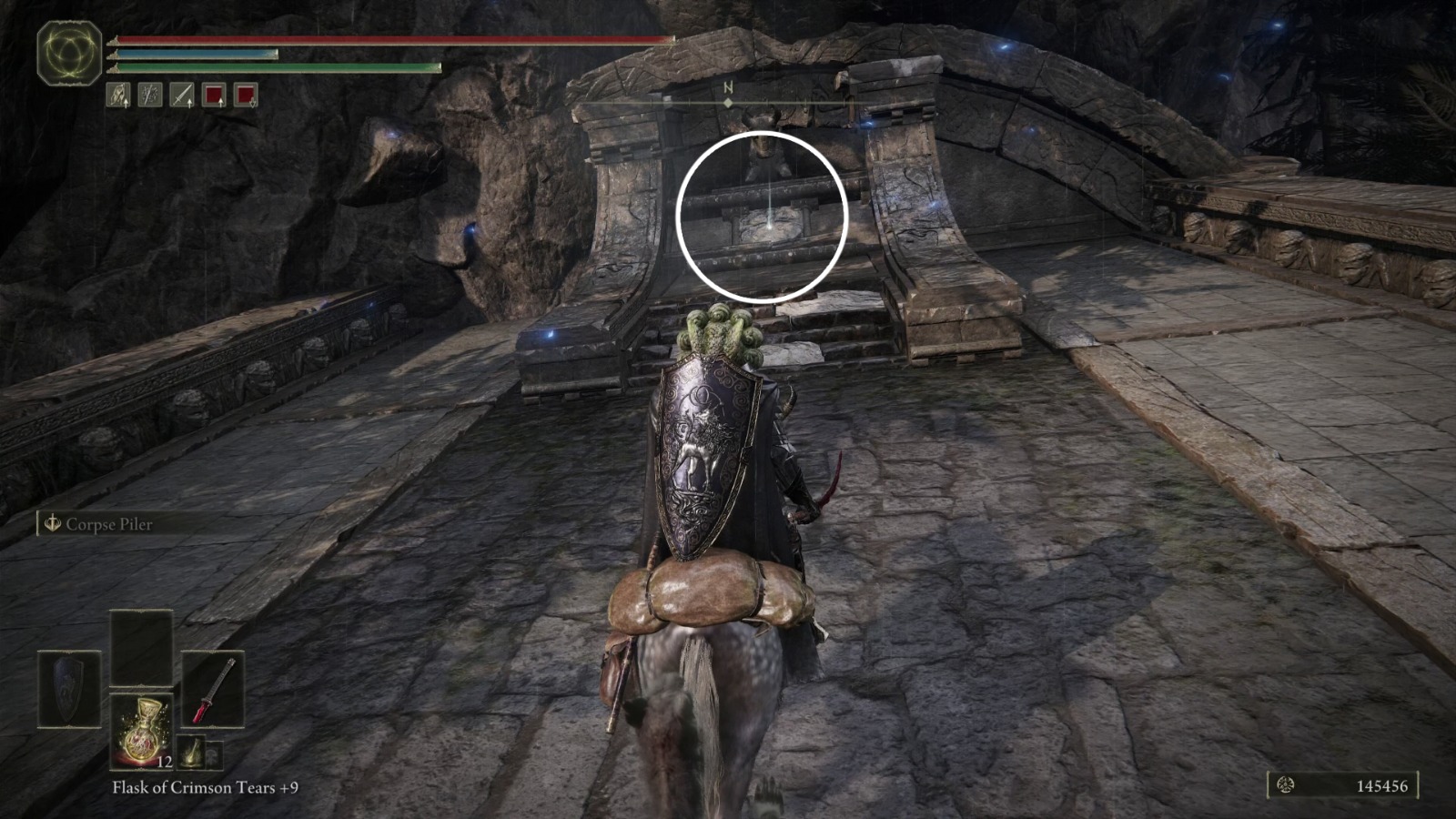Click the small pouch item icon near the flask
This screenshot has width=1456, height=819.
pos(216,755)
